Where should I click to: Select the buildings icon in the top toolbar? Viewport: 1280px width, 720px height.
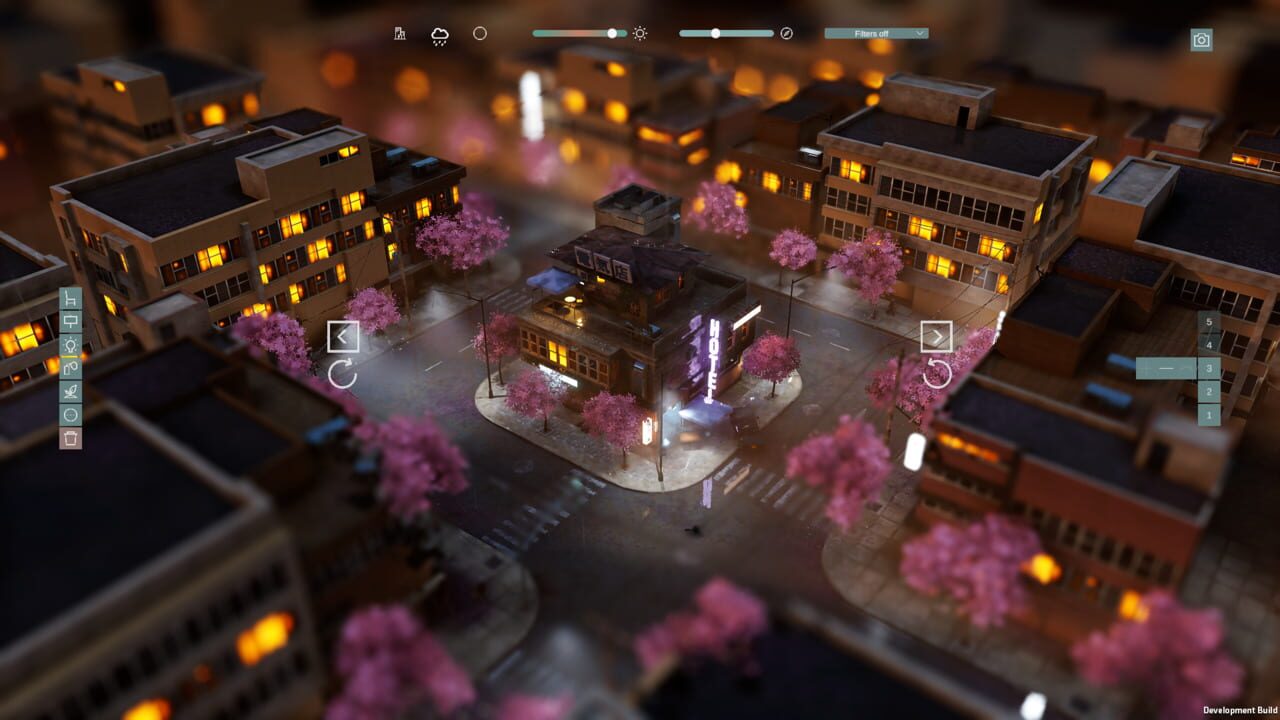[x=399, y=33]
